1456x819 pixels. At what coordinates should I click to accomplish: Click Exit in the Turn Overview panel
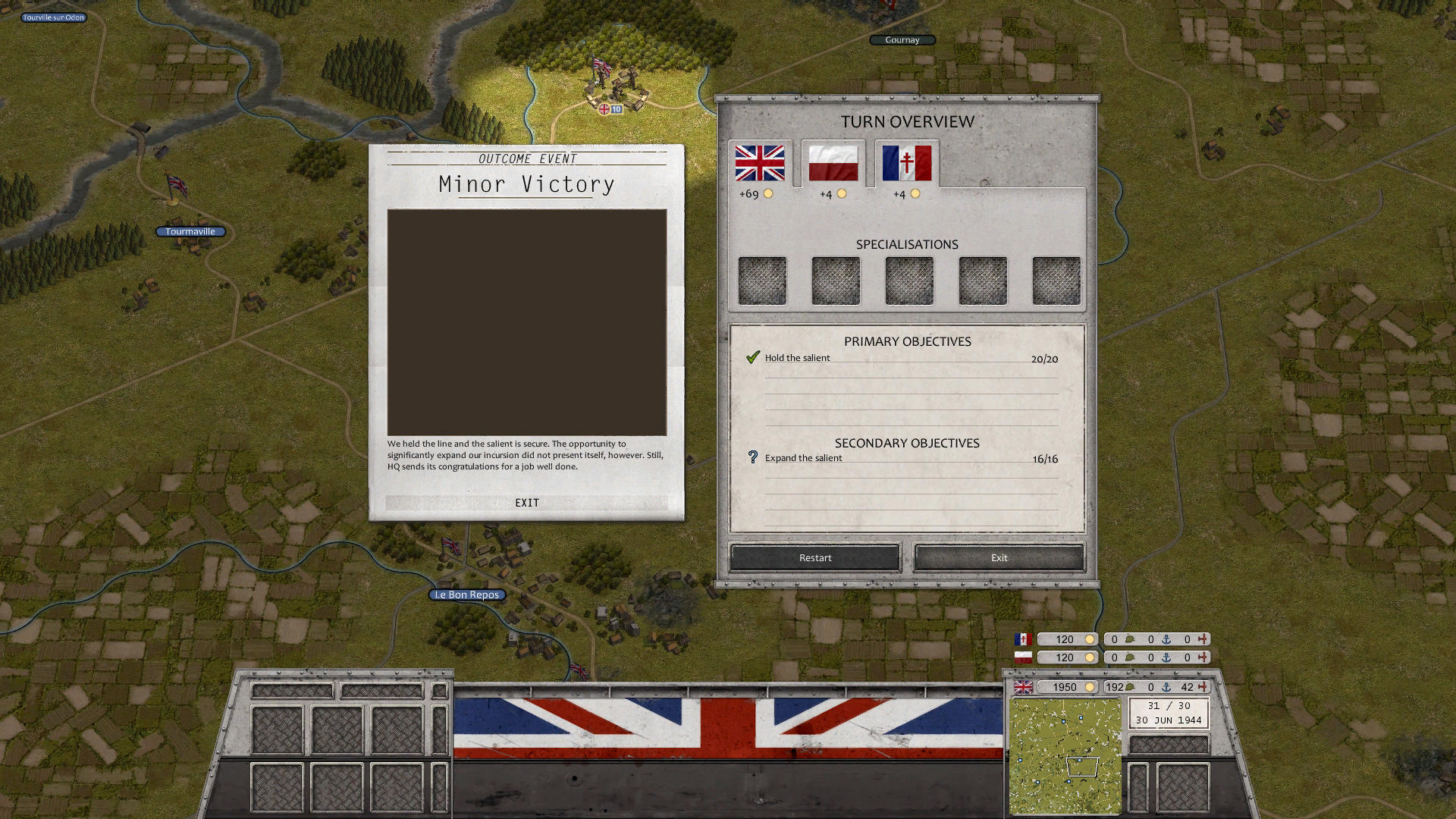point(998,557)
